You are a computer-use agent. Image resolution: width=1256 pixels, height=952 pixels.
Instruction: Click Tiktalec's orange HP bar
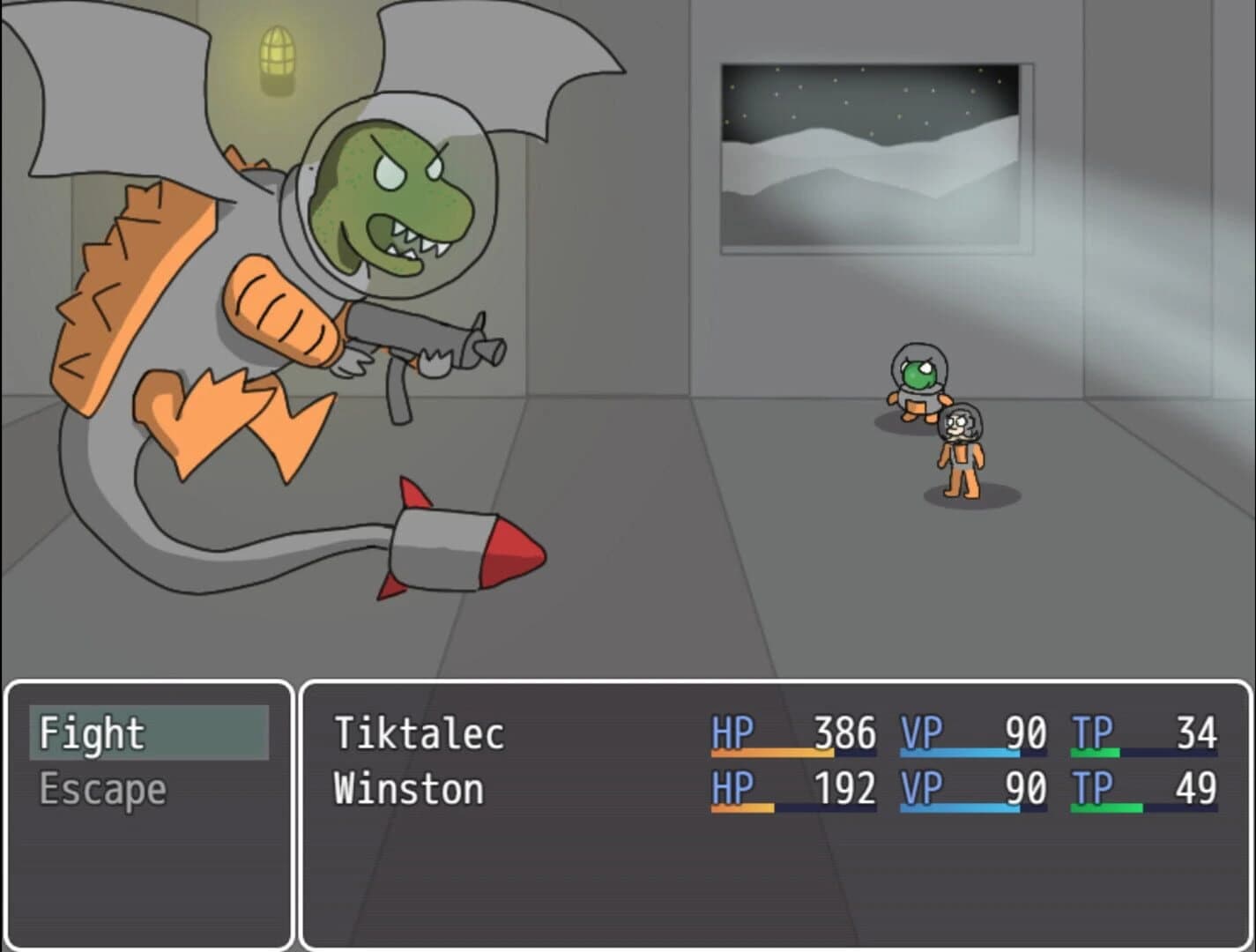[771, 755]
